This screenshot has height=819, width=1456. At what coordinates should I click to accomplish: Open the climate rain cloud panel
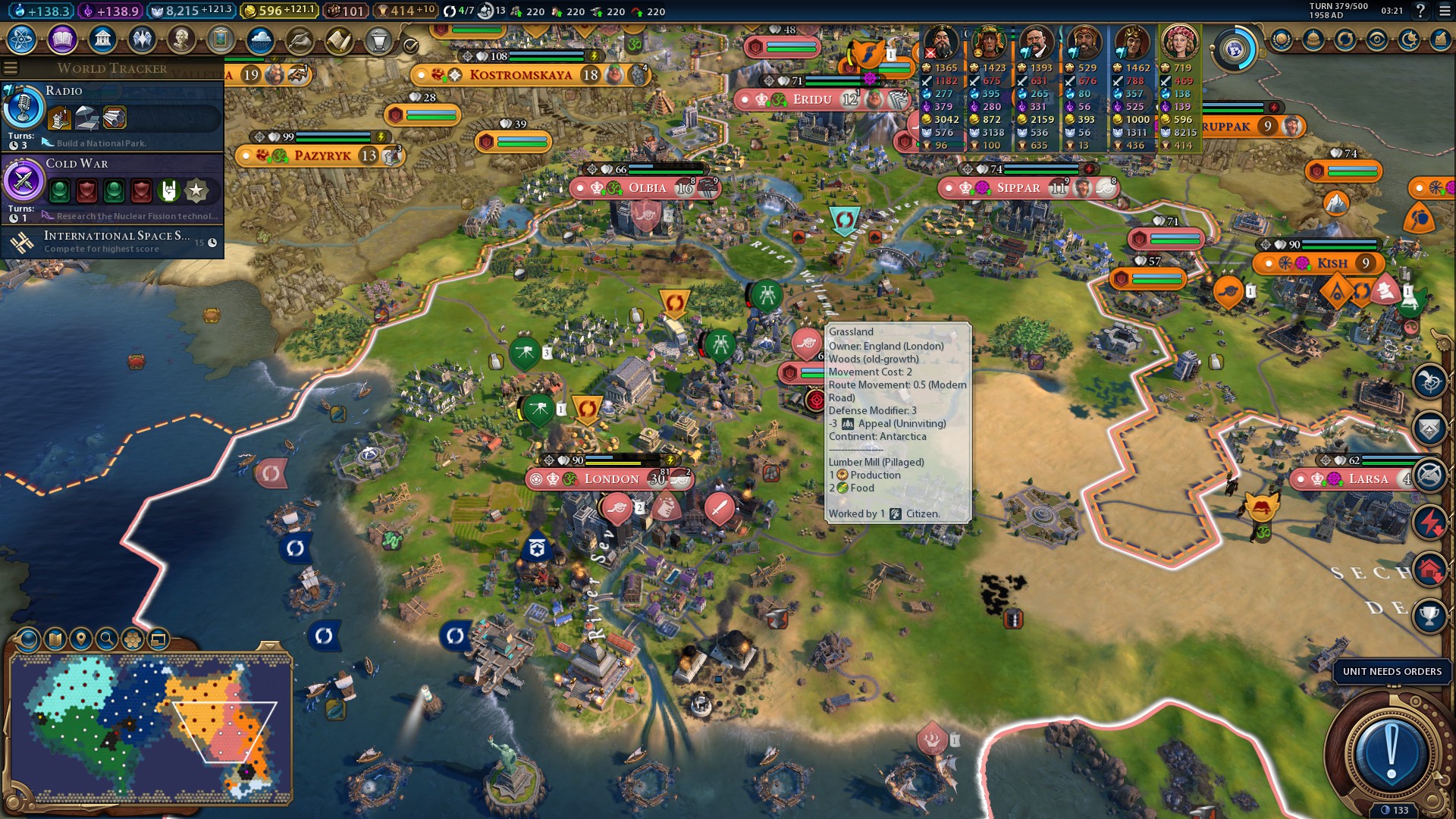click(260, 39)
